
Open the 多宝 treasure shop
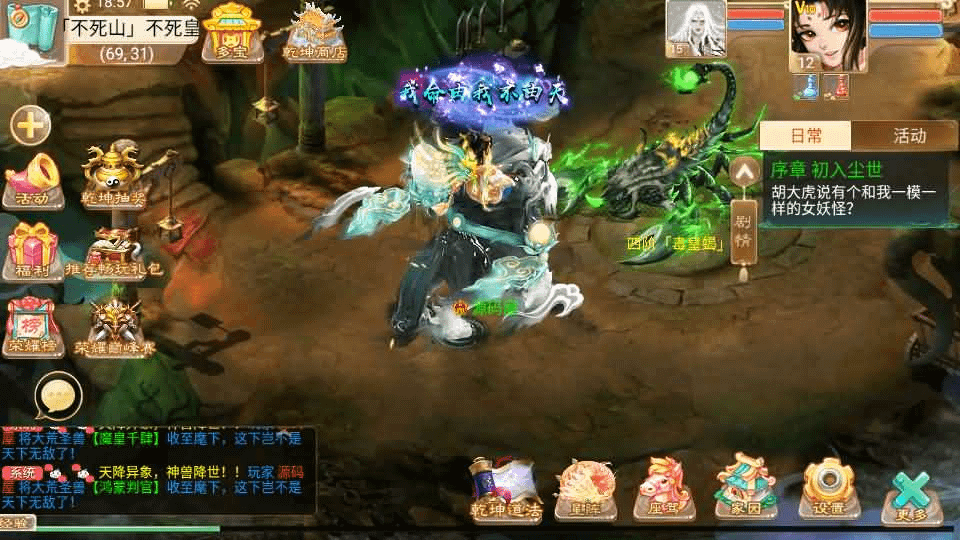(231, 30)
